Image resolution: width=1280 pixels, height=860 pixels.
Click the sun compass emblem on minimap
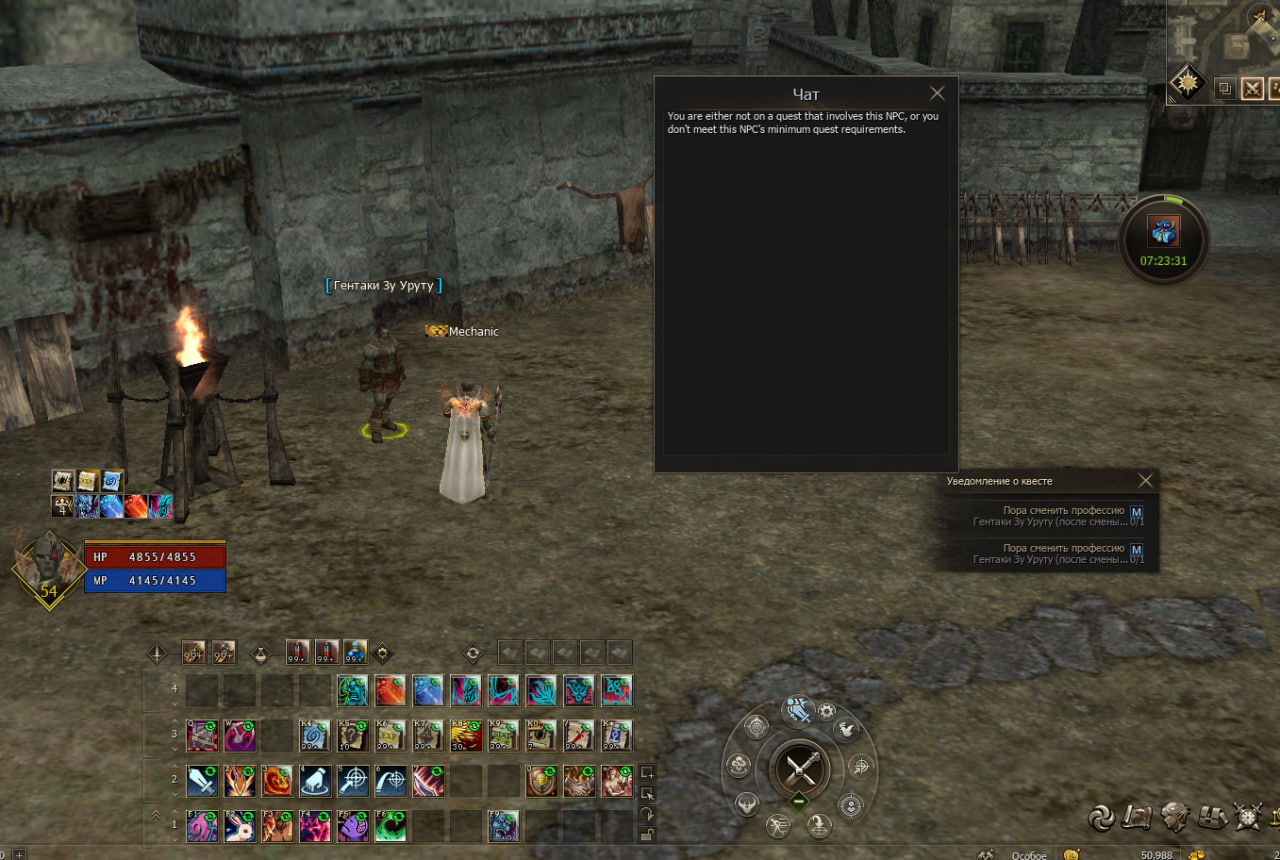coord(1187,83)
